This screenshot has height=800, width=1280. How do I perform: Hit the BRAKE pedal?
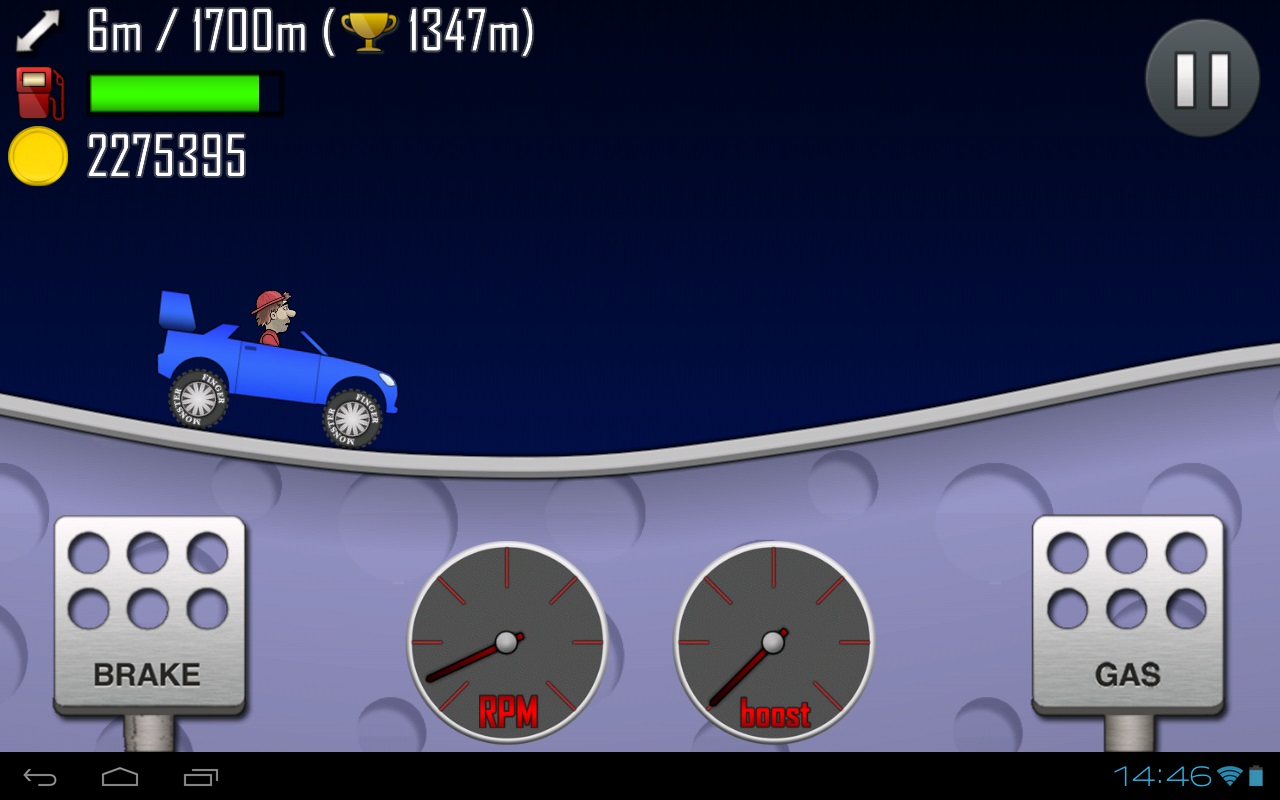pyautogui.click(x=149, y=614)
